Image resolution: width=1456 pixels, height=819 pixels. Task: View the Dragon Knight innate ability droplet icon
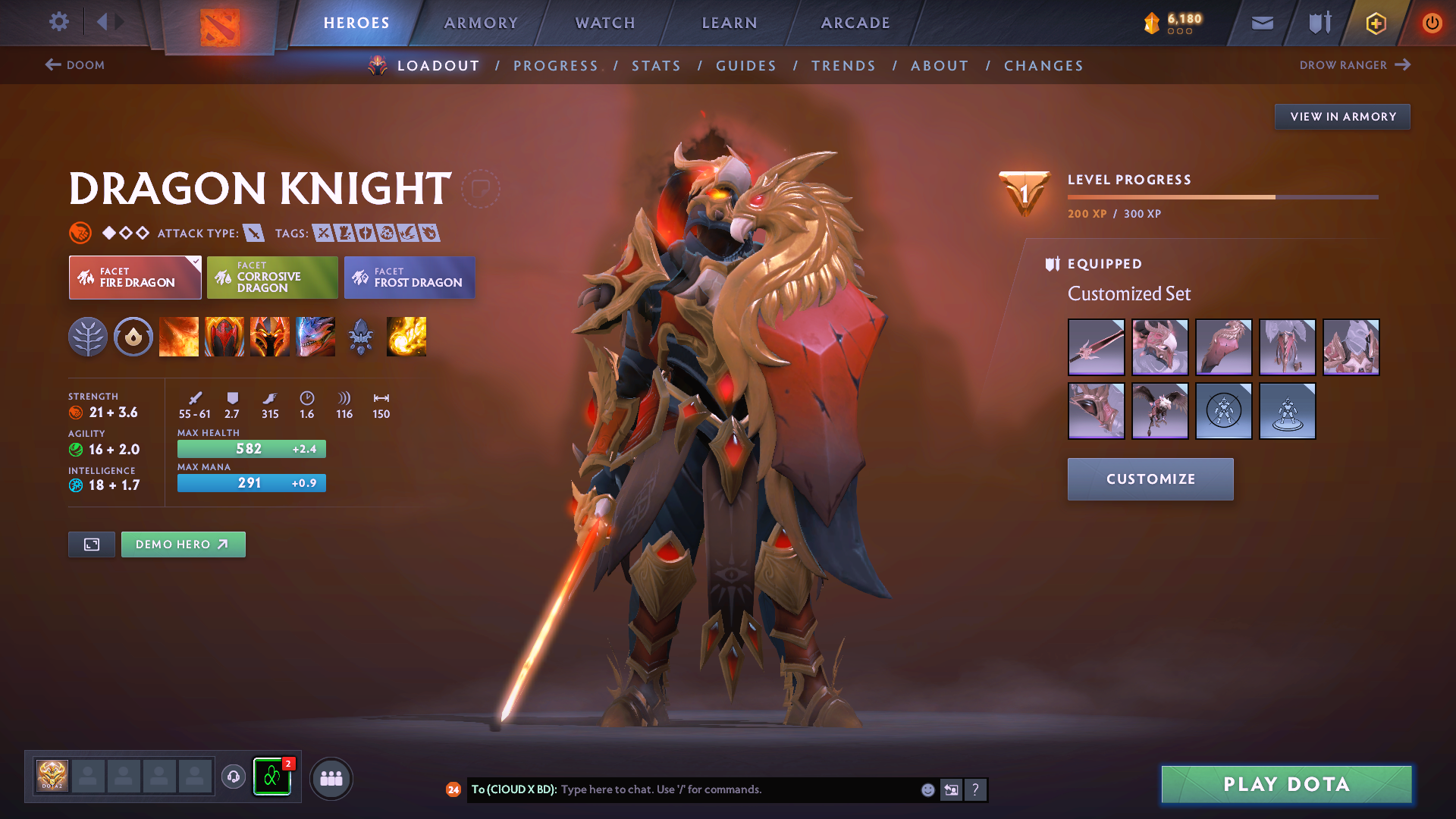click(133, 337)
